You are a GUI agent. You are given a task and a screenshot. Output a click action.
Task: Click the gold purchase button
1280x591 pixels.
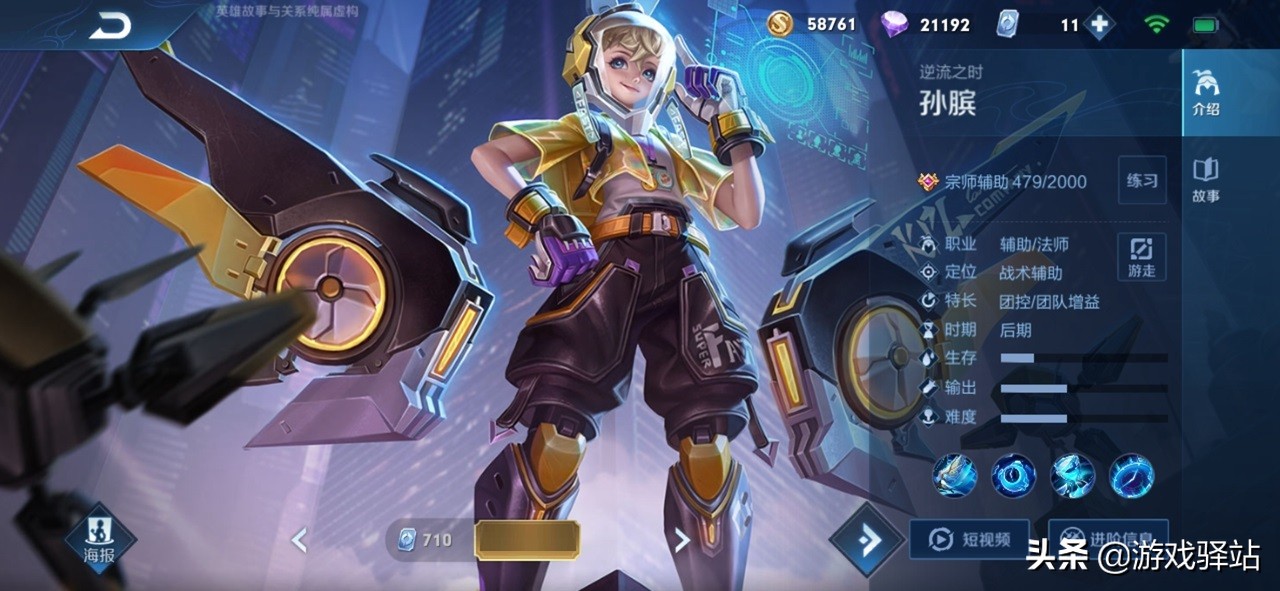coord(527,540)
